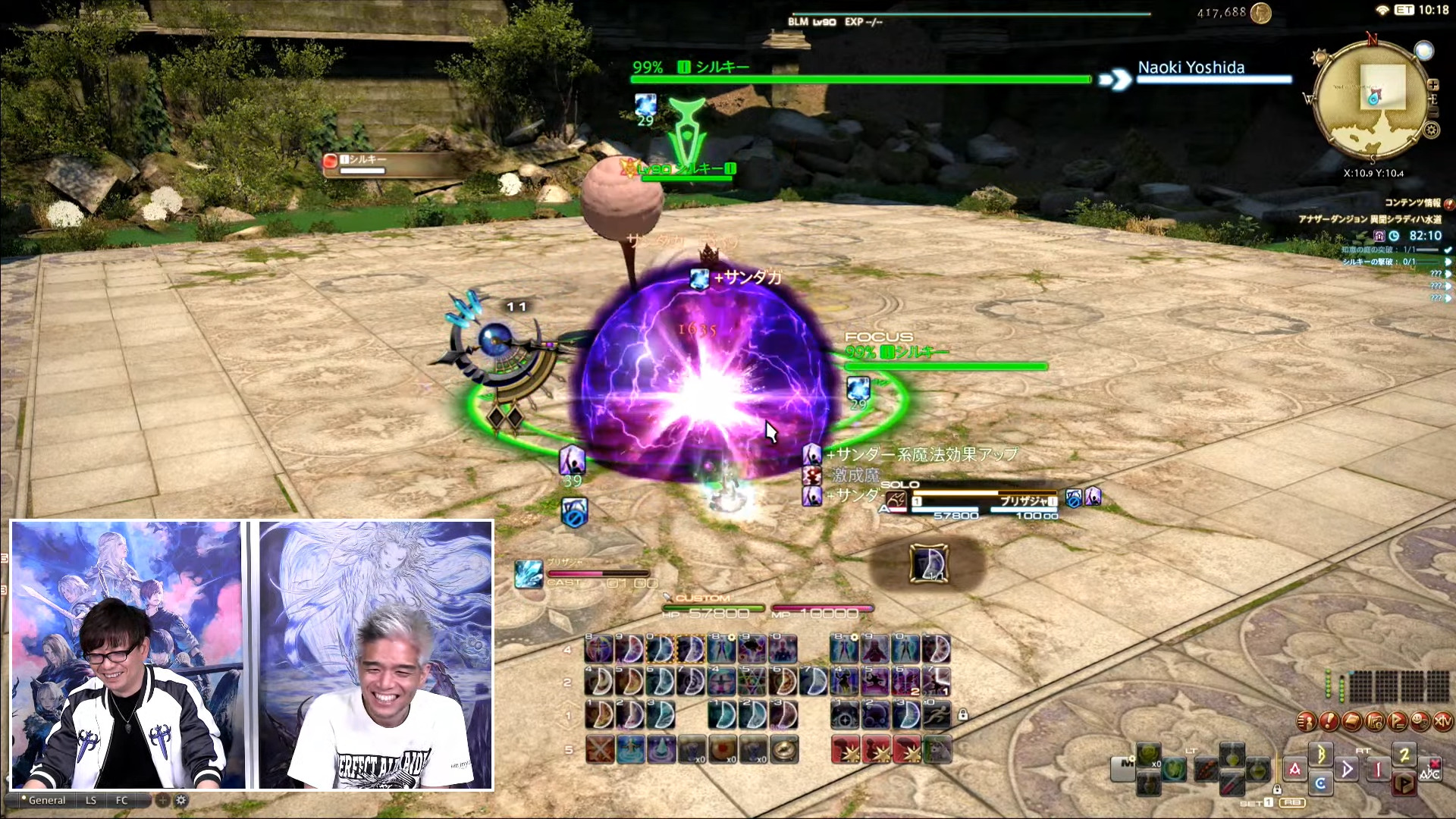1456x819 pixels.
Task: Click the yellow number 2 waymark
Action: (1404, 755)
